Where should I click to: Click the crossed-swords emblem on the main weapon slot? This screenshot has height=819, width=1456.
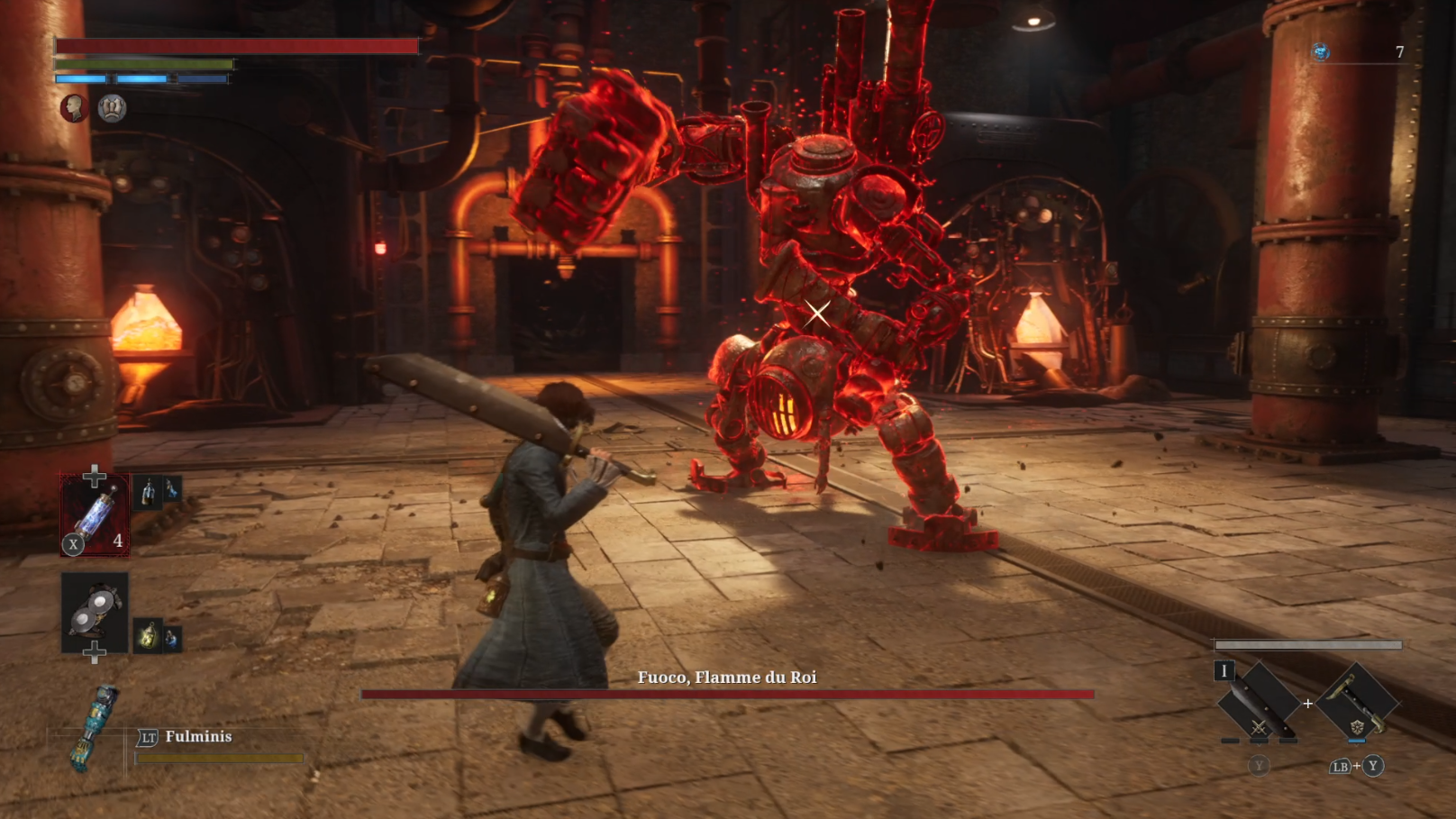(1258, 728)
